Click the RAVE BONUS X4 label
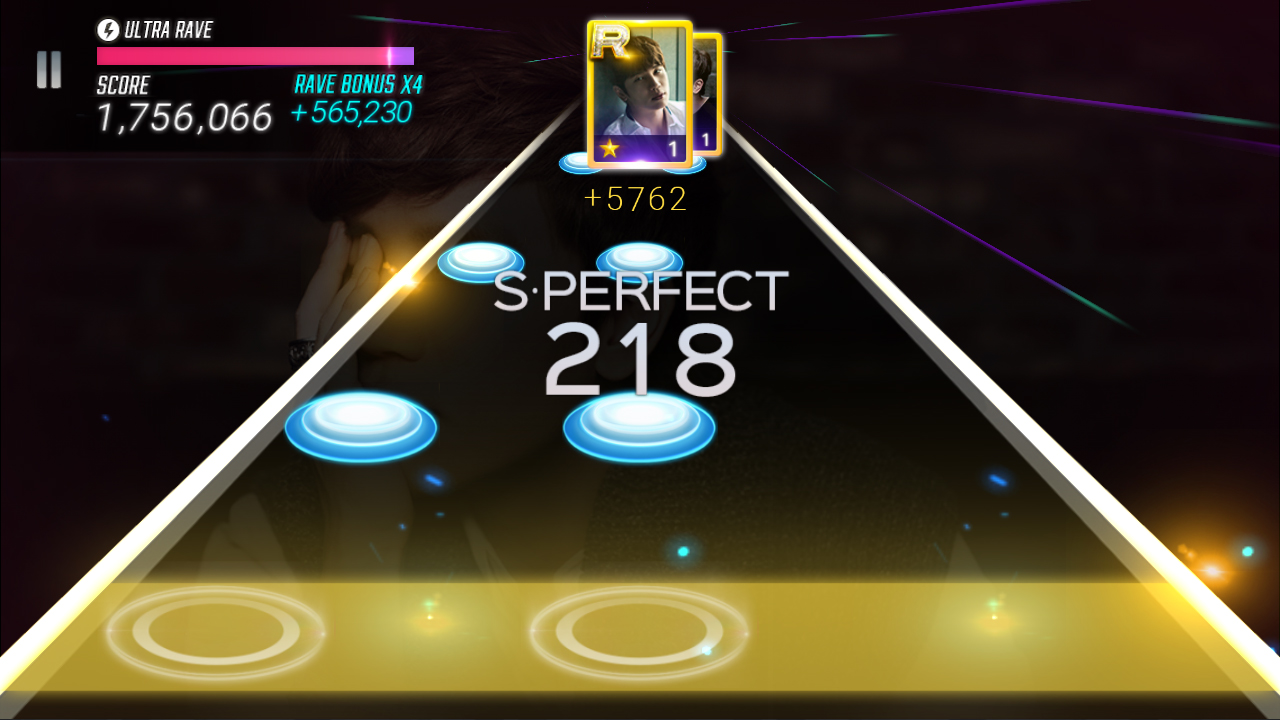Viewport: 1280px width, 720px height. click(x=356, y=85)
